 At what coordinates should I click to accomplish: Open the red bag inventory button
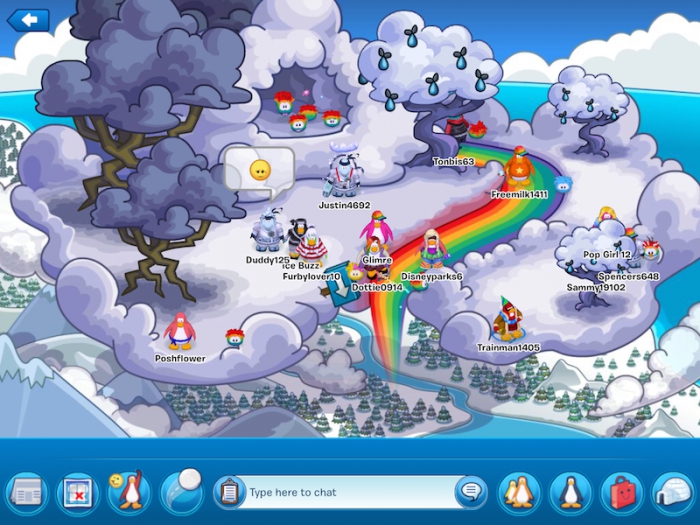(621, 492)
